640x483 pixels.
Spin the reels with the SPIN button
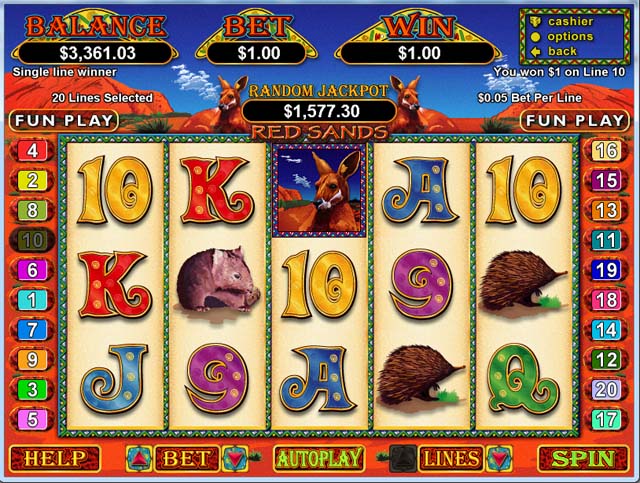tap(582, 459)
